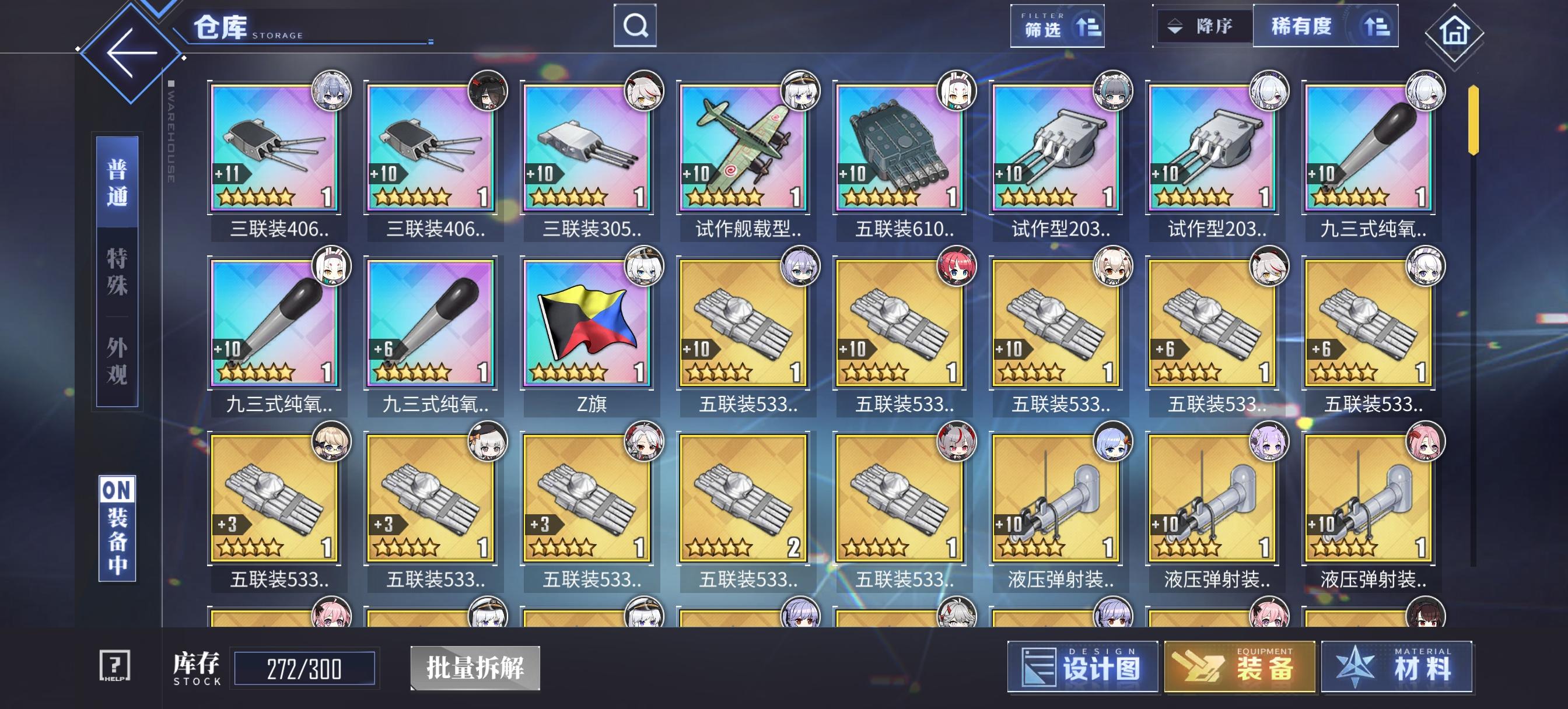Open the 筛选 filter options
Viewport: 1568px width, 709px height.
pyautogui.click(x=1044, y=29)
